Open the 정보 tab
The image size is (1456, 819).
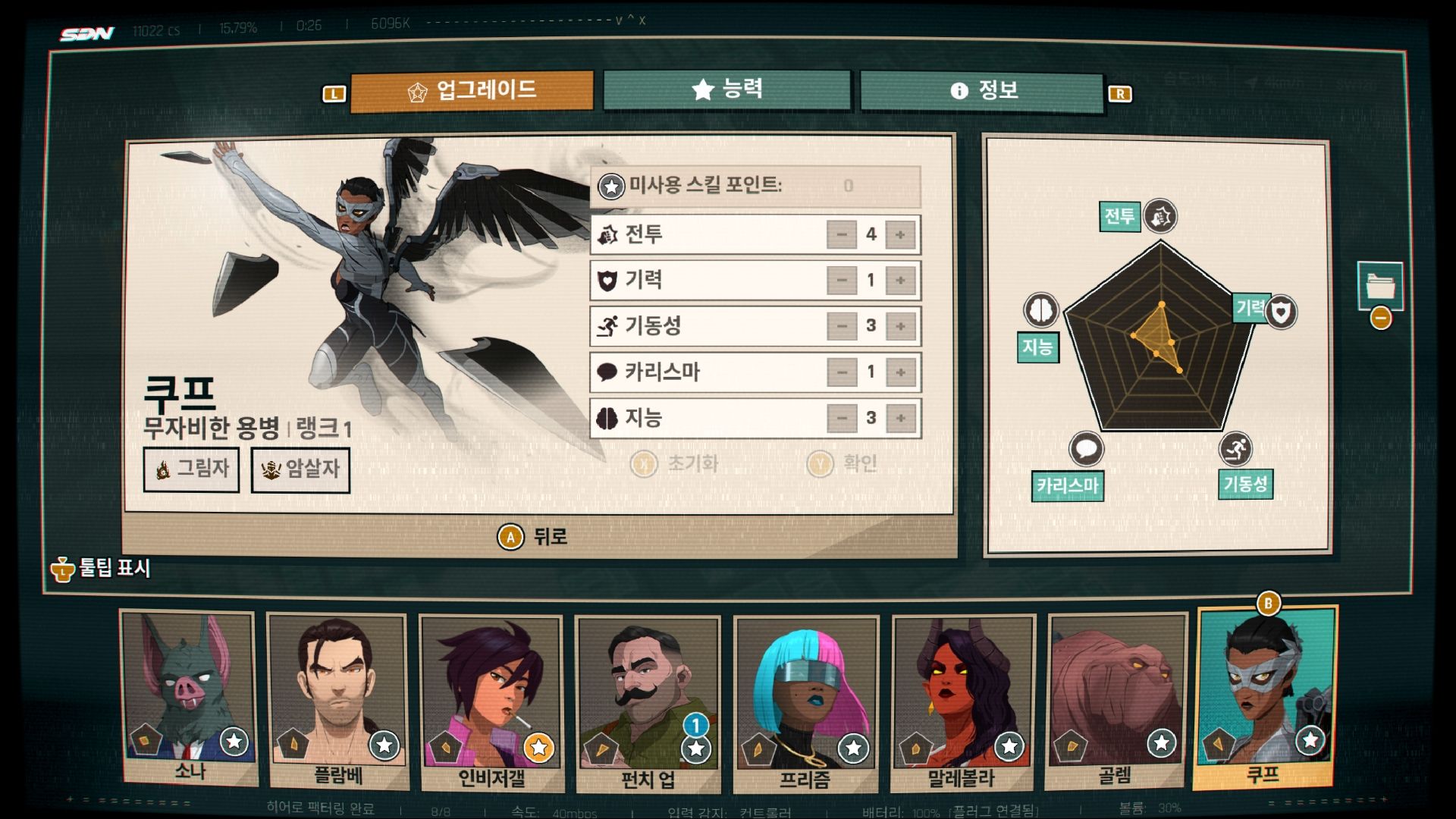coord(982,92)
